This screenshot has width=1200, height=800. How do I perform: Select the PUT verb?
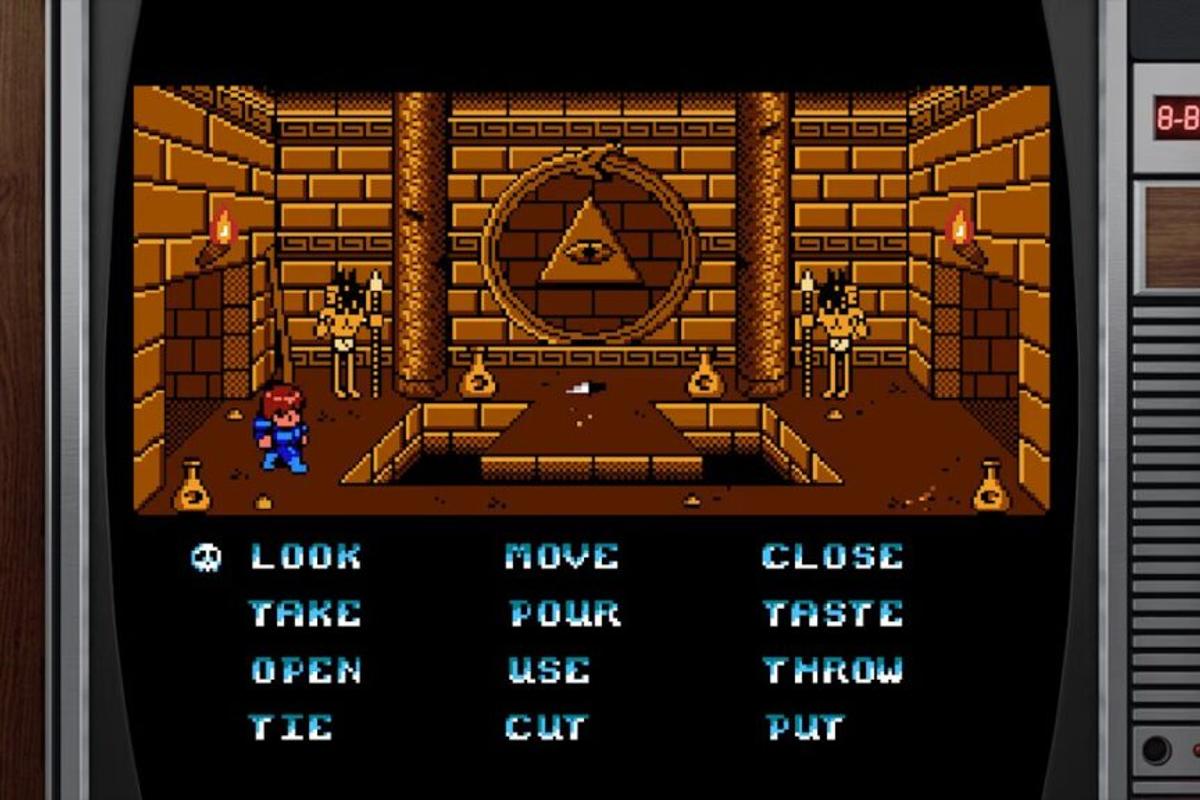[805, 727]
